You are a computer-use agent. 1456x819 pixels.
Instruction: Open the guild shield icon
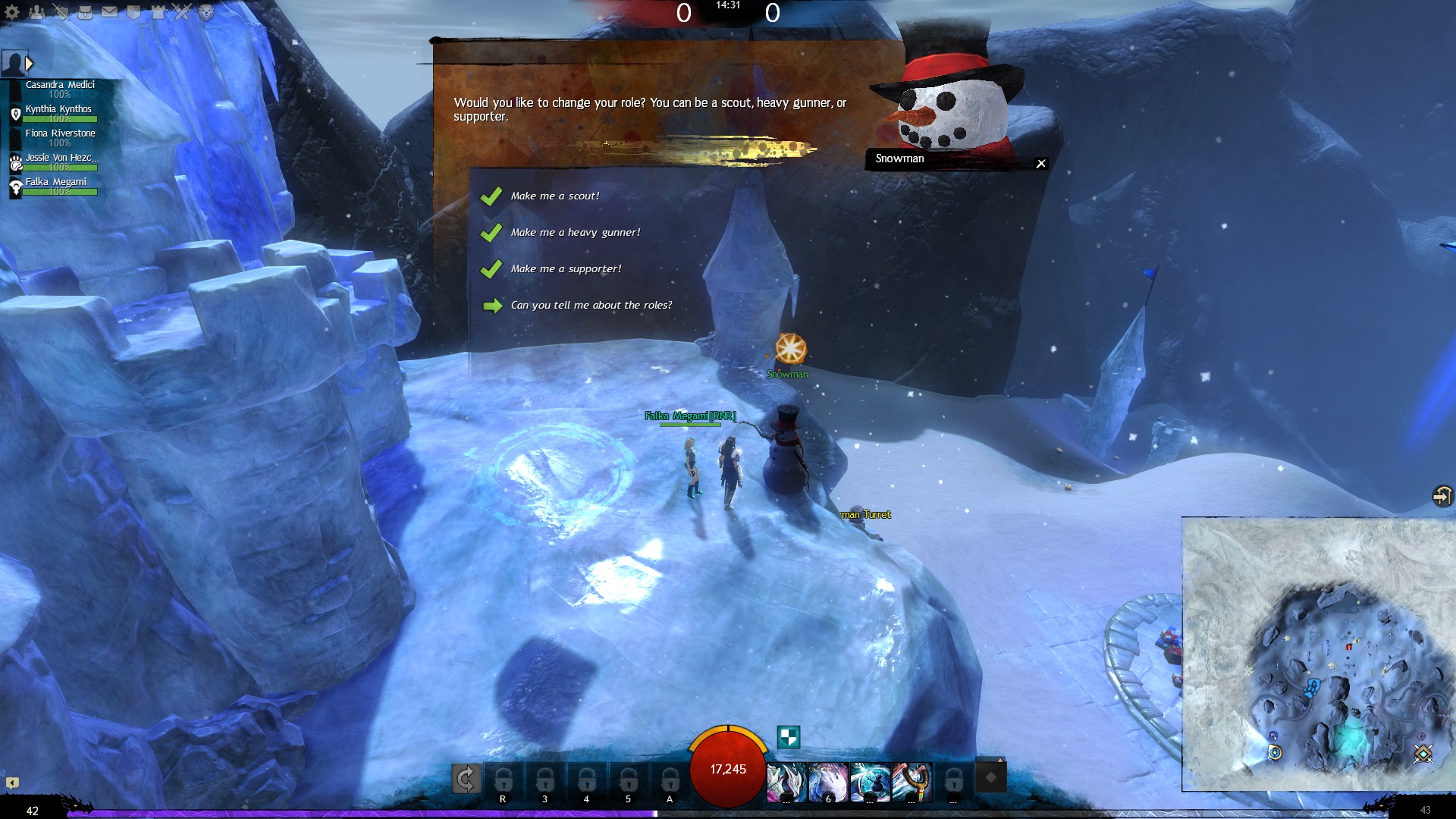[133, 11]
